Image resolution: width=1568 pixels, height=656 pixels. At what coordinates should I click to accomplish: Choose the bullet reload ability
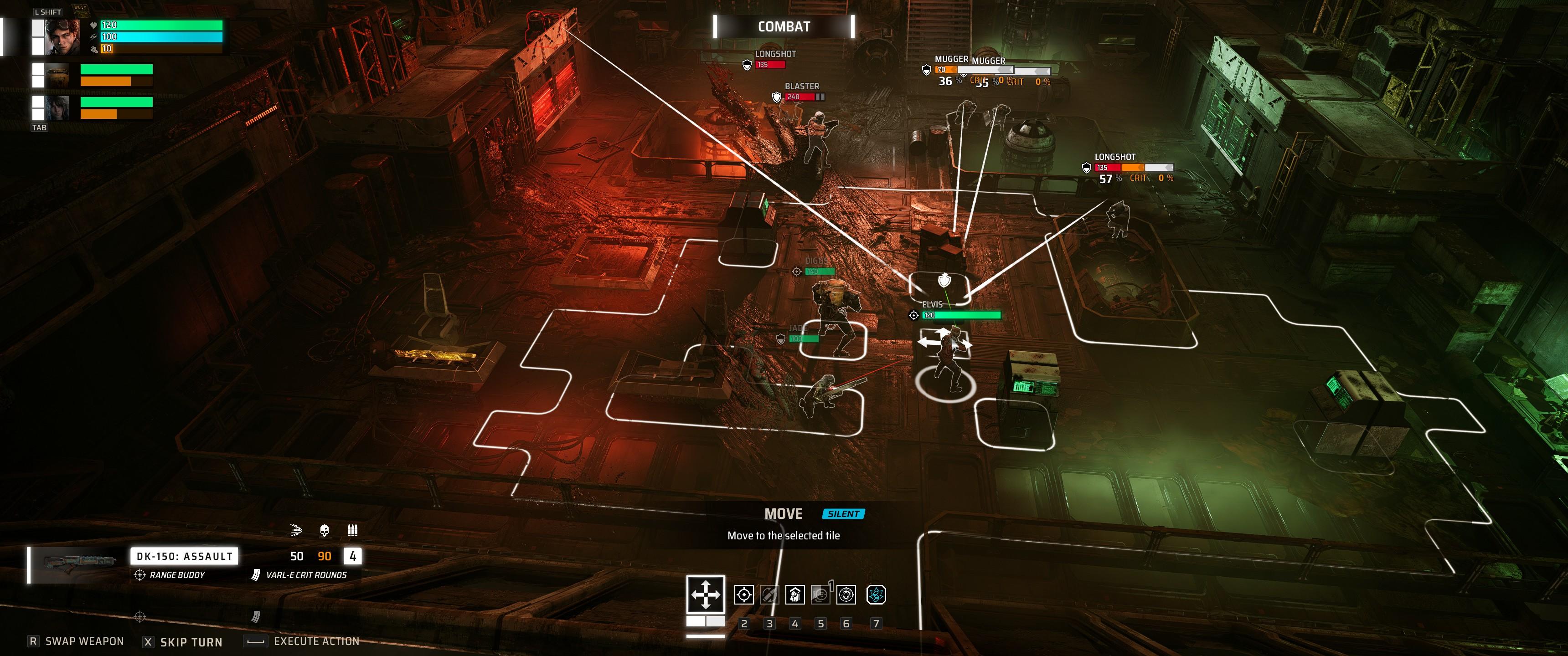(x=769, y=594)
